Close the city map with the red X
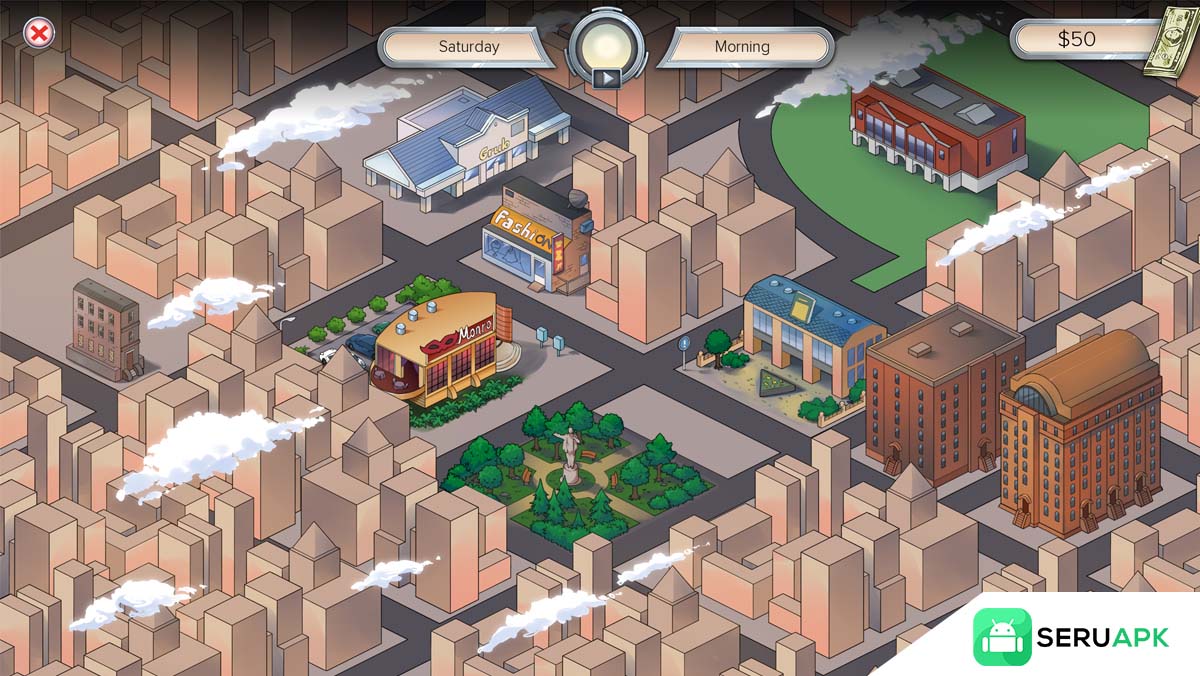Image resolution: width=1200 pixels, height=676 pixels. [39, 34]
